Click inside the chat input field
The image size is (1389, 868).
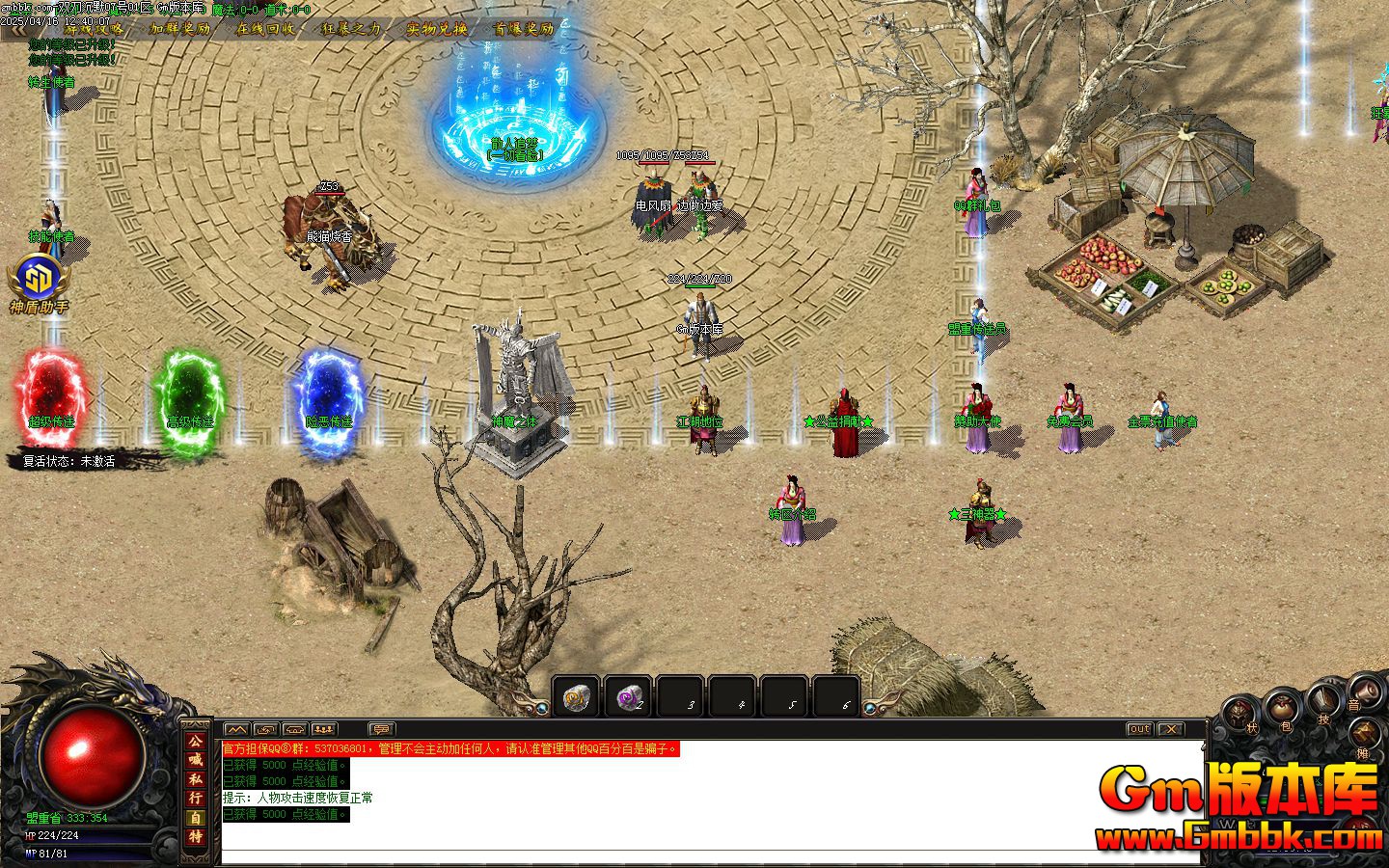pos(675,858)
